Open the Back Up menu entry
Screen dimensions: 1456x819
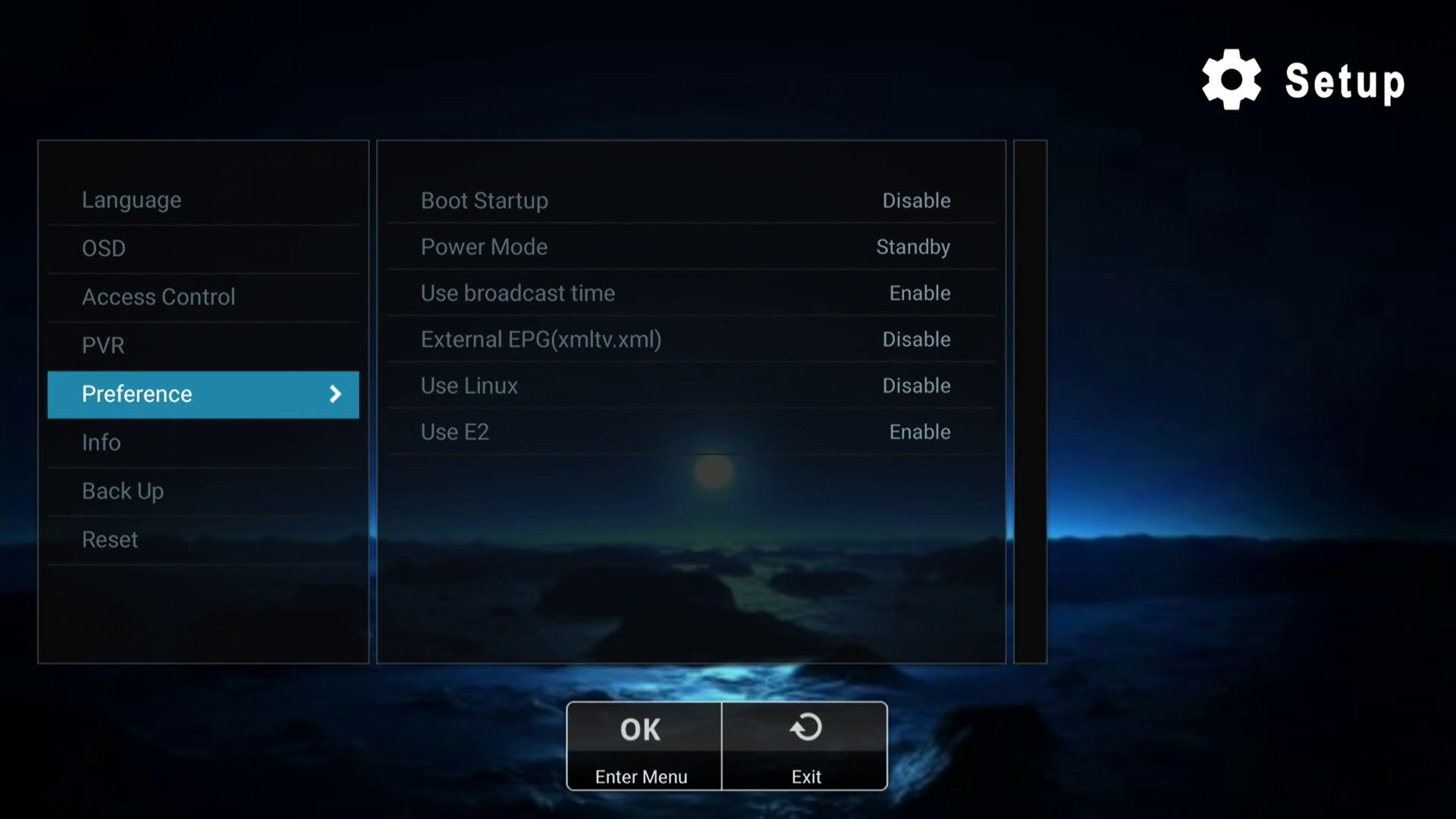point(202,491)
